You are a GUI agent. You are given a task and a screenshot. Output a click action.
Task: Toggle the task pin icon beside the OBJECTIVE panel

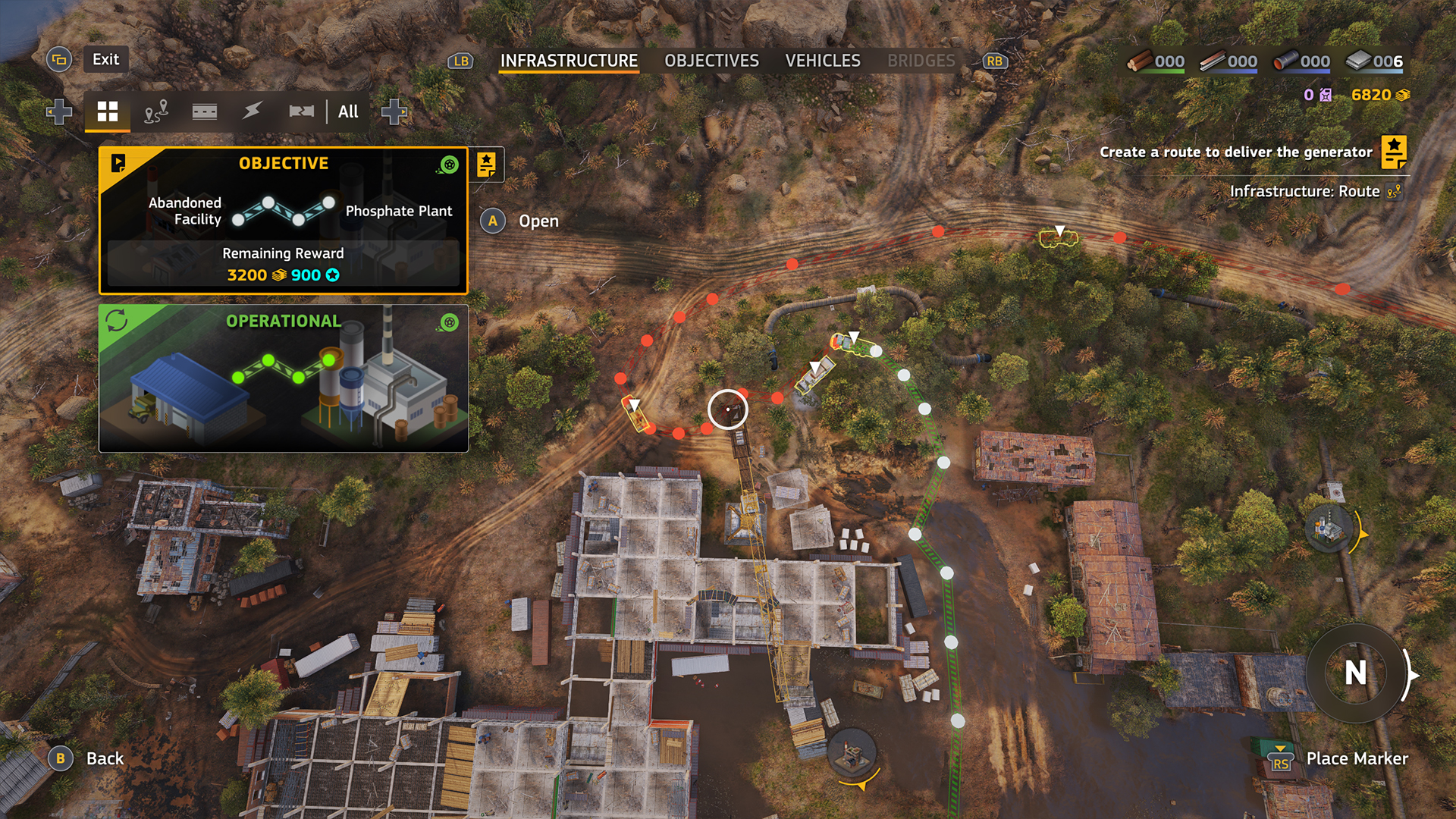[488, 166]
